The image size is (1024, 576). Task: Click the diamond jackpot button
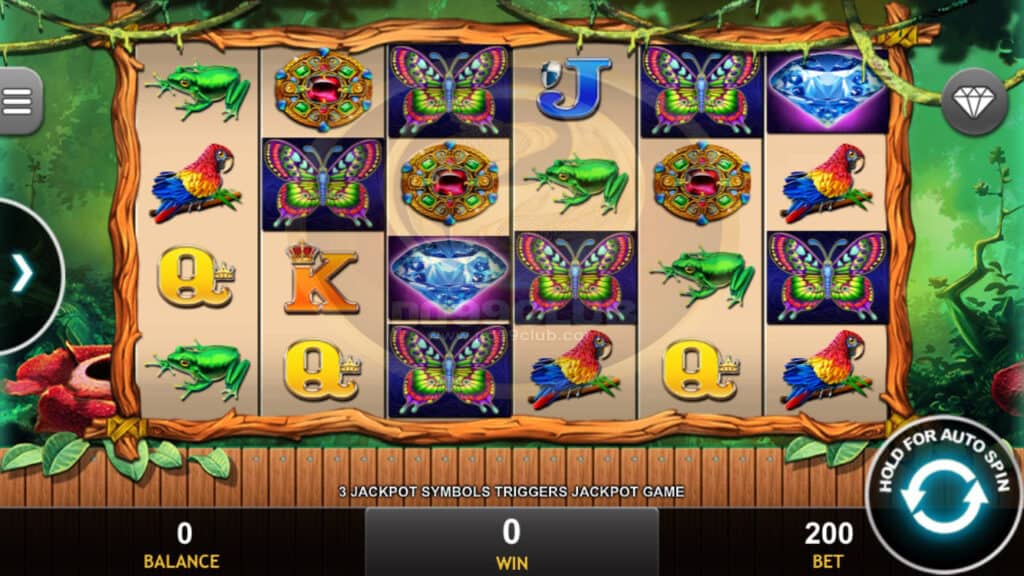pos(974,101)
